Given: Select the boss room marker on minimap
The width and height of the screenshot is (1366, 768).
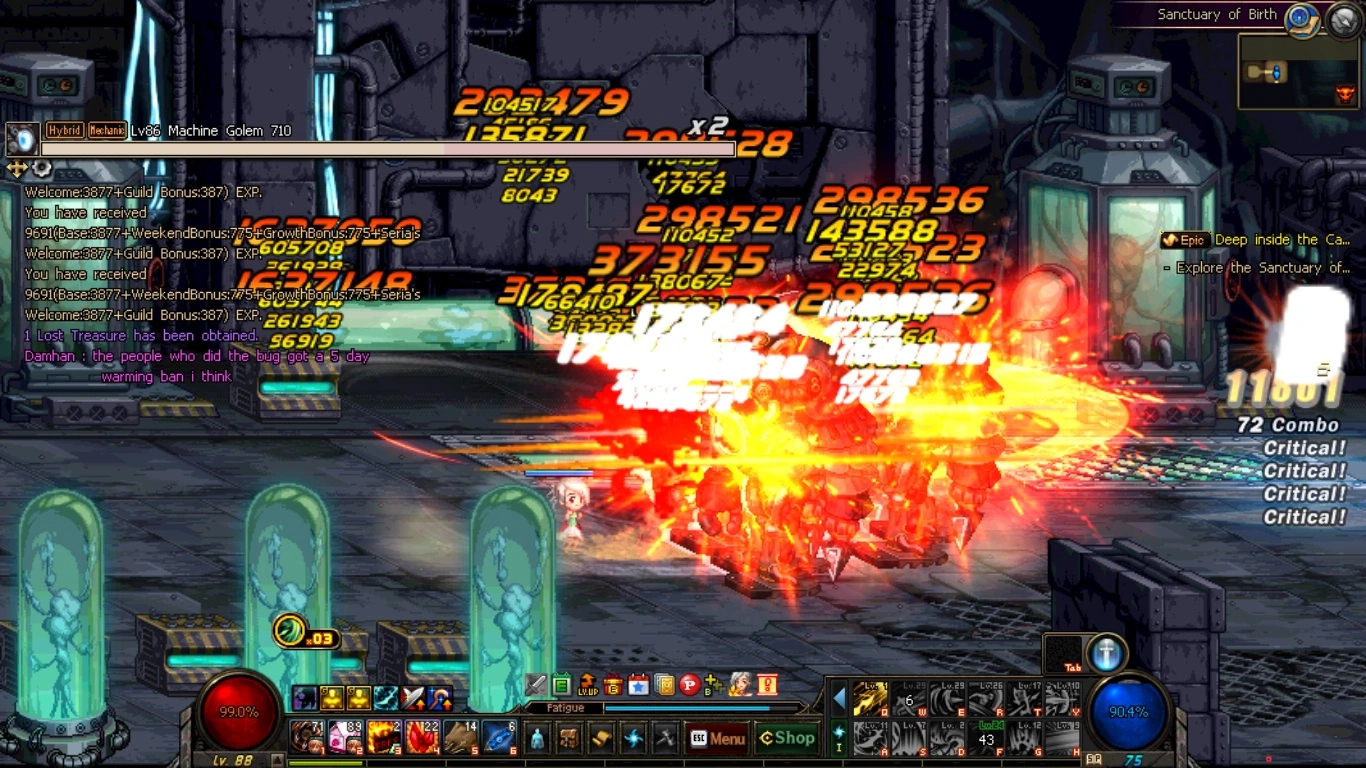Looking at the screenshot, I should tap(1345, 95).
